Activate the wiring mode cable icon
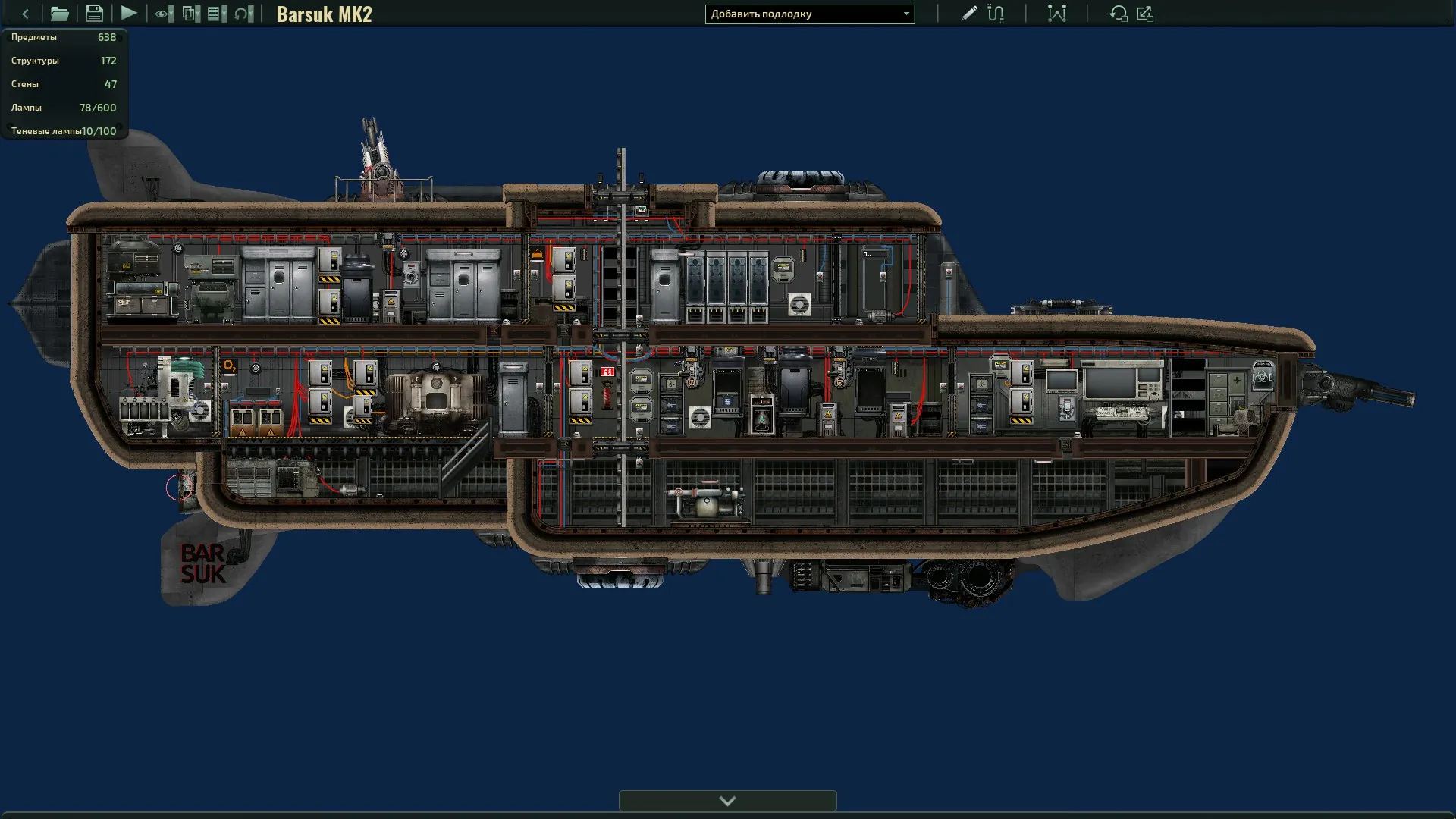The image size is (1456, 819). coord(996,14)
